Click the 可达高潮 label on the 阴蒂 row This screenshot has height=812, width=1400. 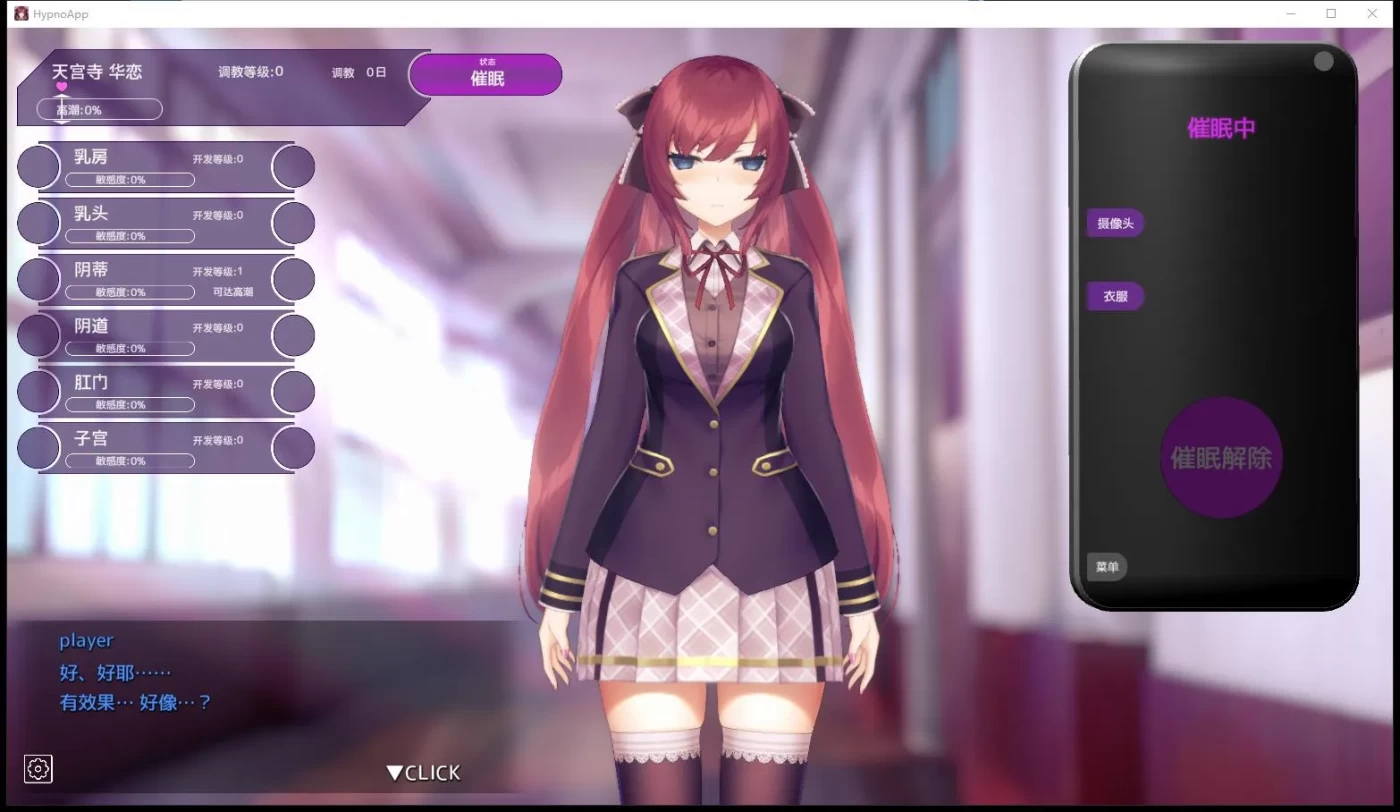pos(235,290)
